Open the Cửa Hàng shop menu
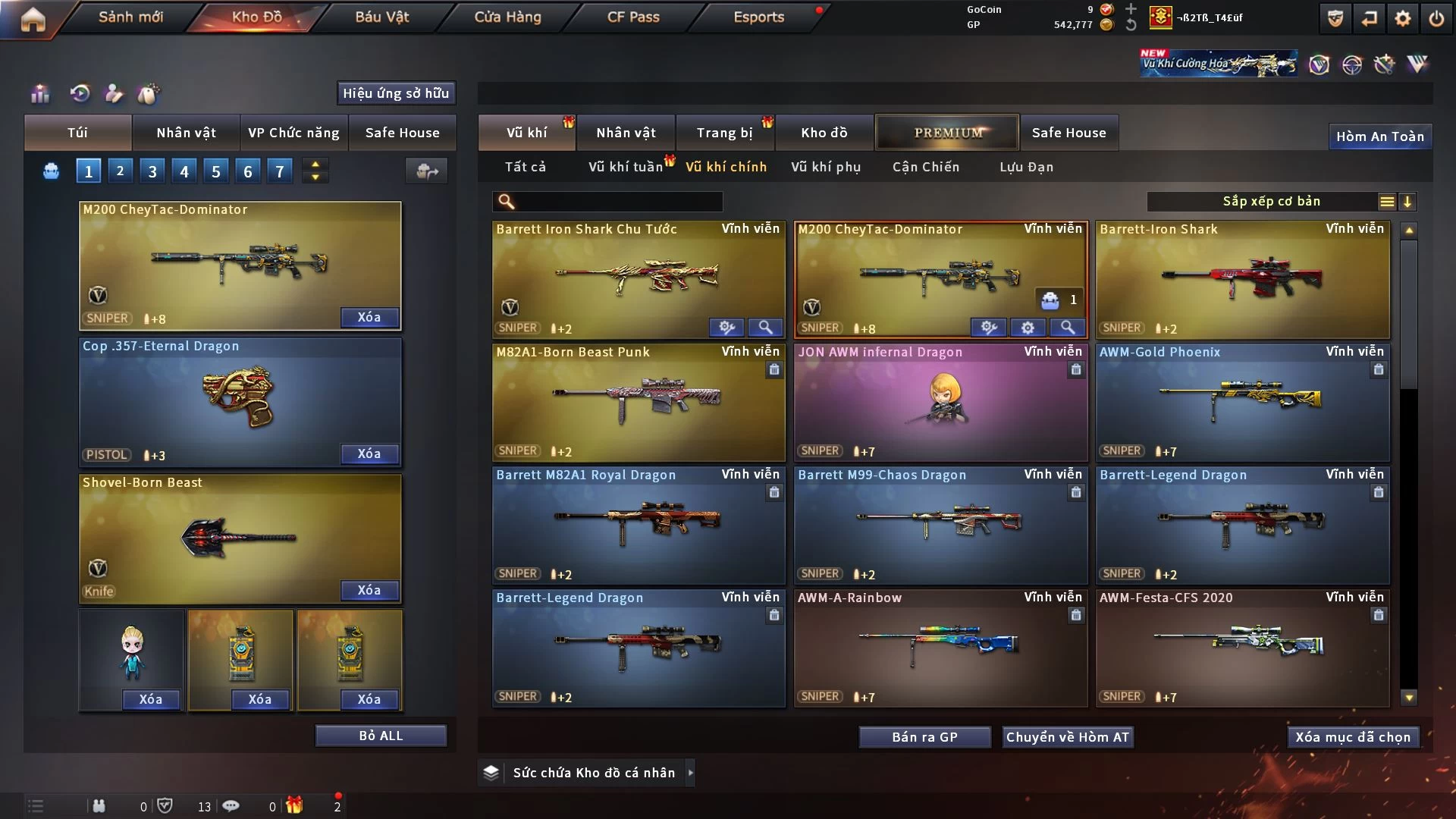This screenshot has width=1456, height=819. point(507,17)
